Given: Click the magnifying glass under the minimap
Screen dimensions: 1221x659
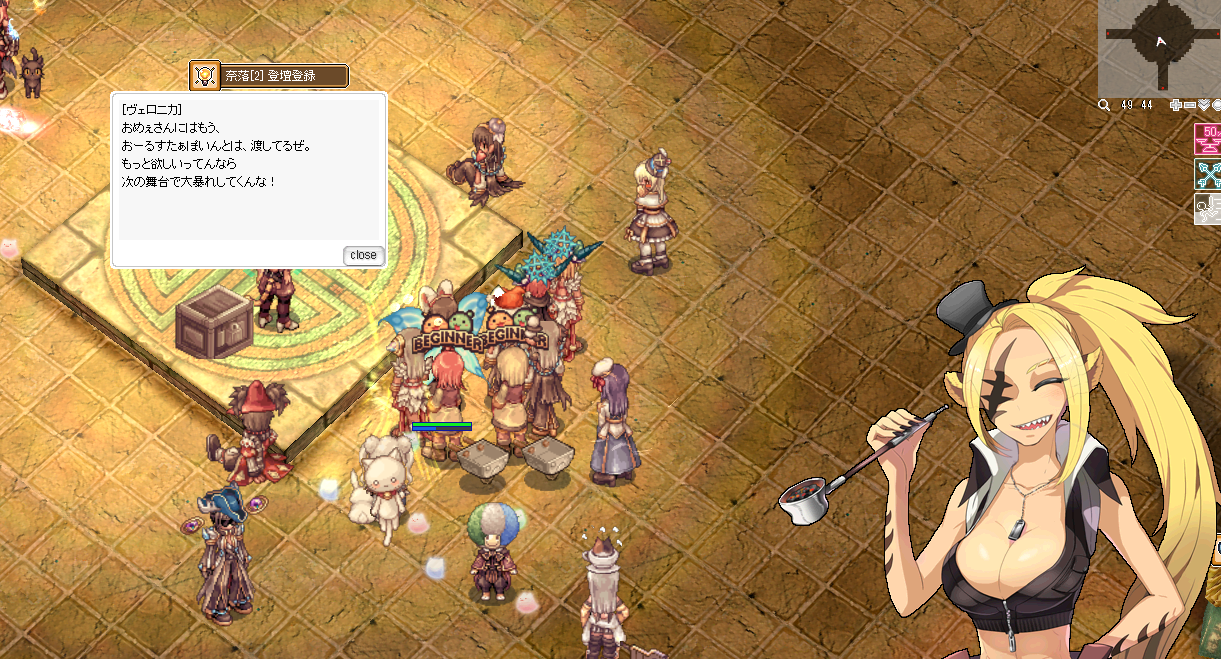Looking at the screenshot, I should click(1104, 105).
